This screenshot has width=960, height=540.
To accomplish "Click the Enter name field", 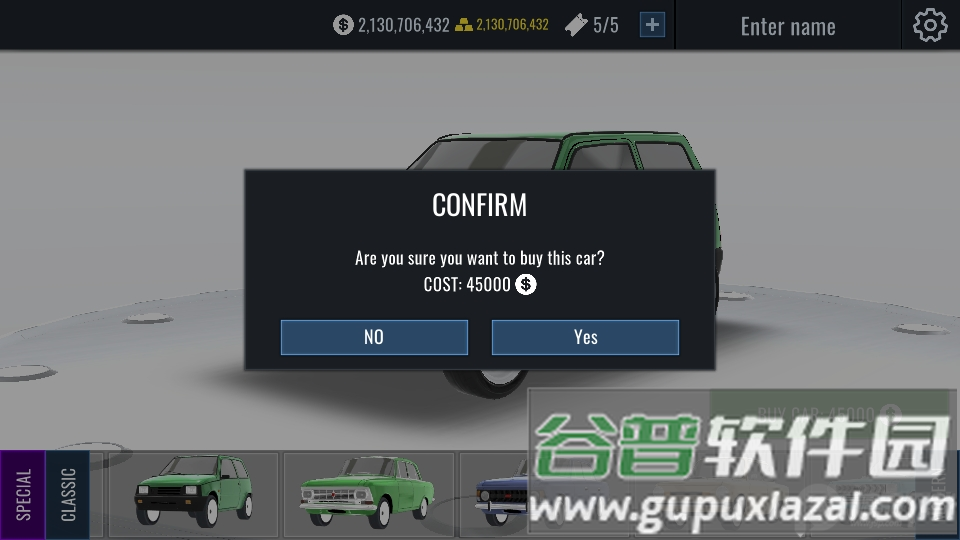I will [788, 26].
